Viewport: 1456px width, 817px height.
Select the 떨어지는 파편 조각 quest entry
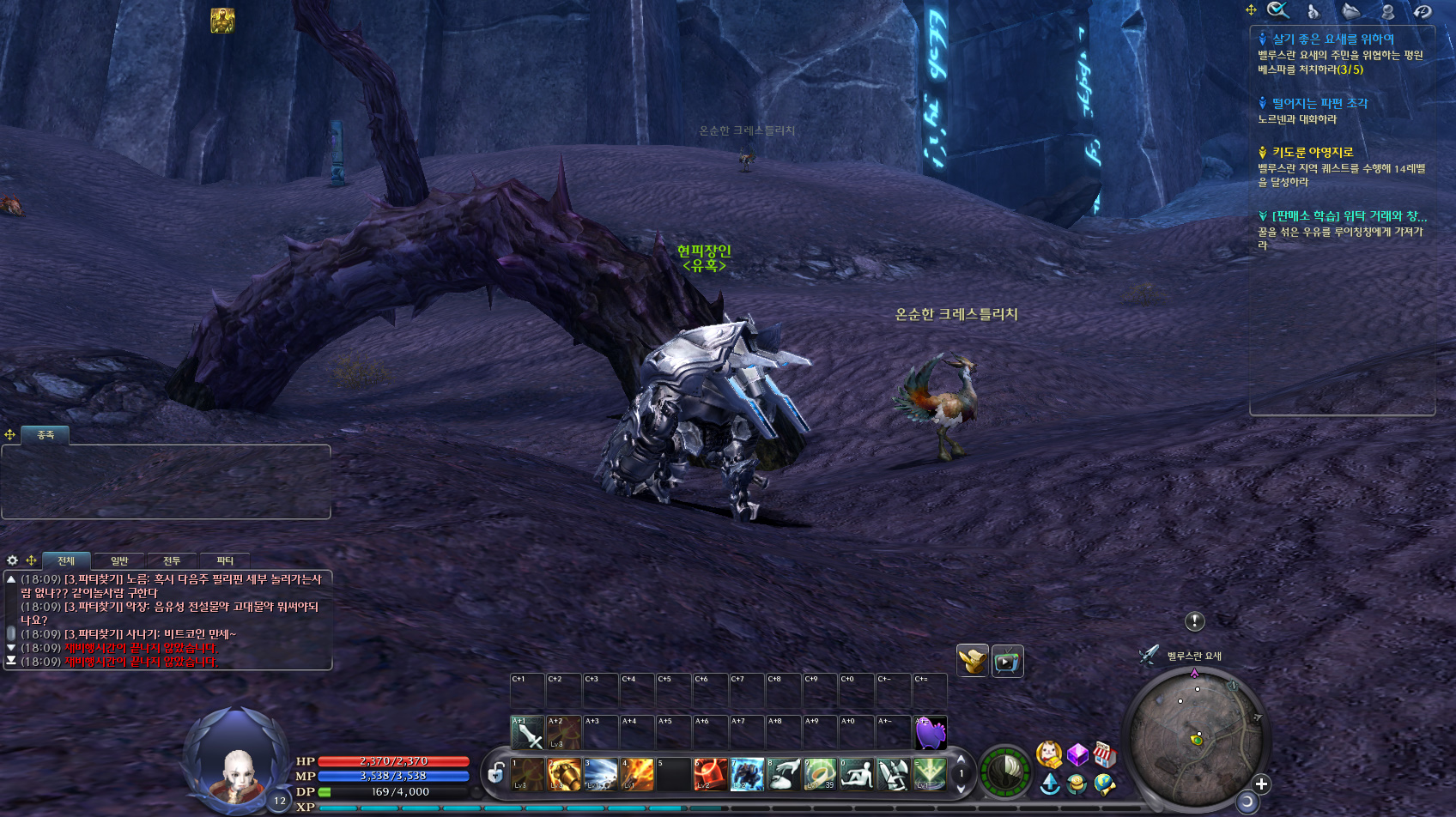click(1319, 104)
